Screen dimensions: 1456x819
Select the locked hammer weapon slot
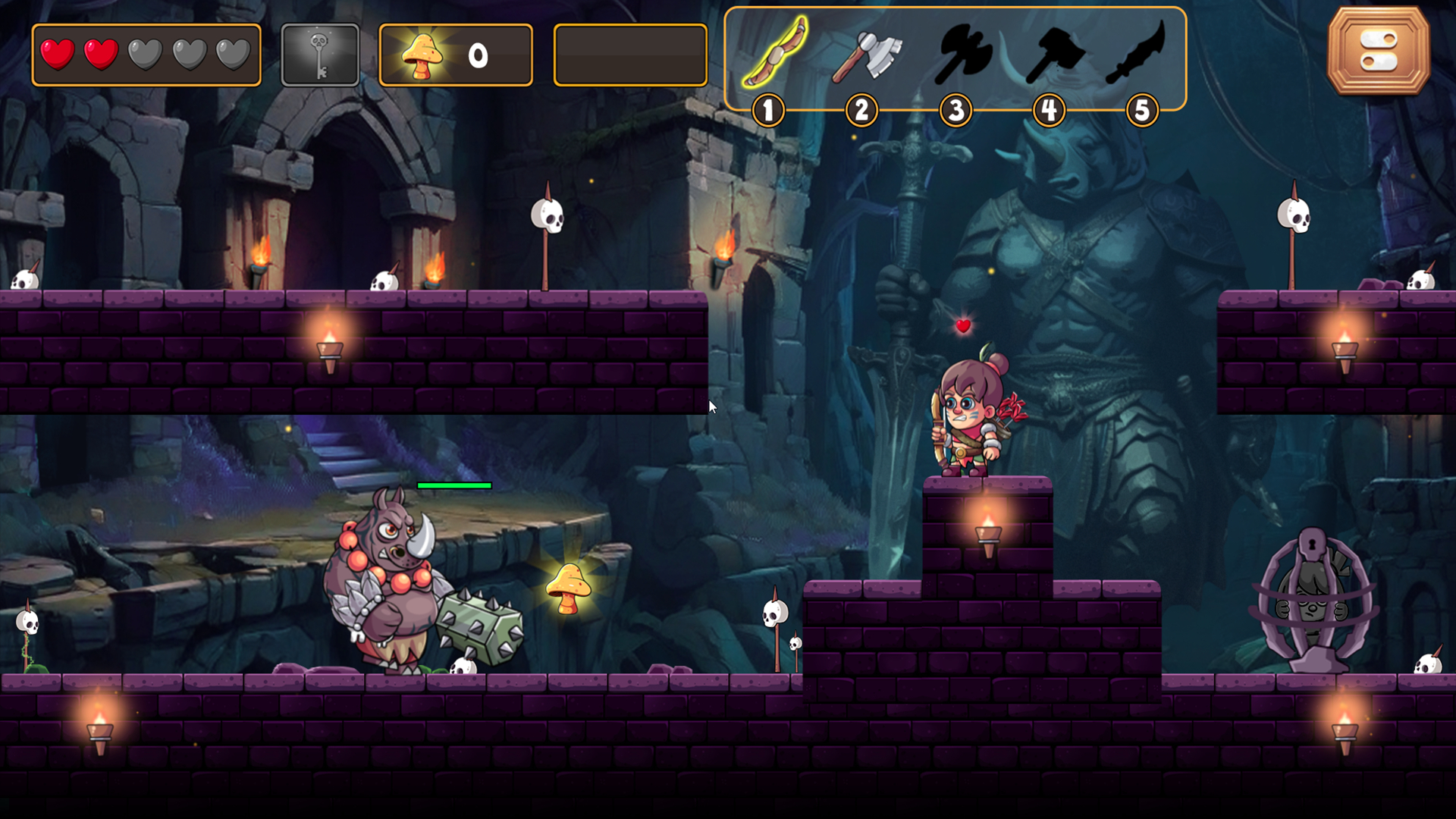pos(1053,55)
